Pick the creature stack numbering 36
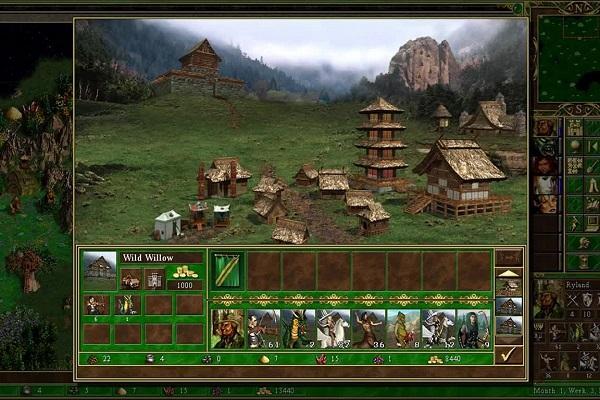The height and width of the screenshot is (400, 600). (368, 328)
